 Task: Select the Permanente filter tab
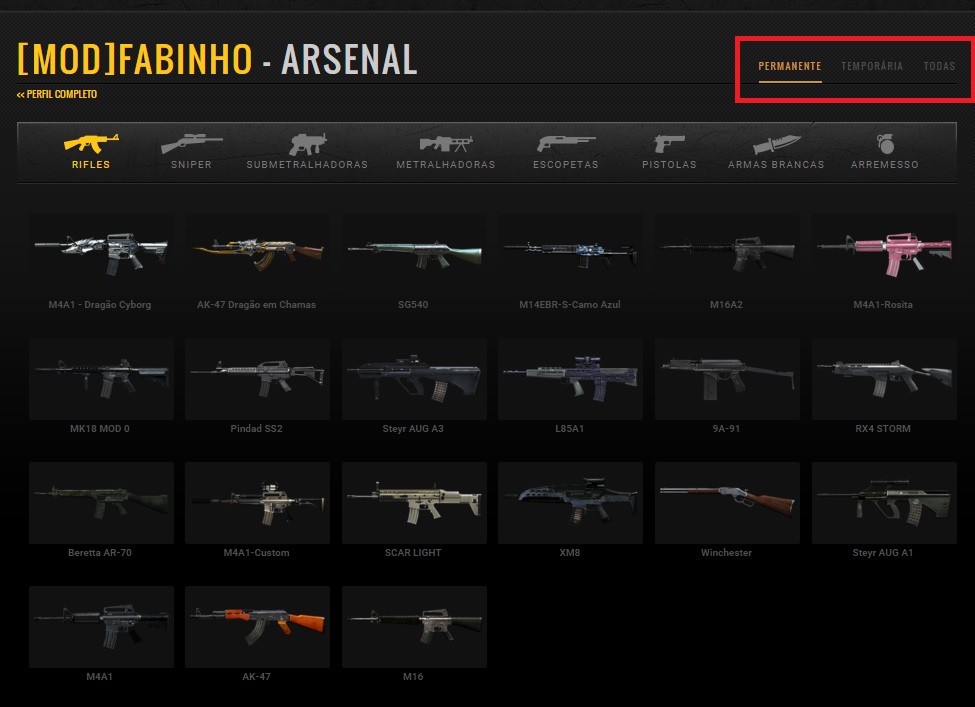tap(790, 67)
